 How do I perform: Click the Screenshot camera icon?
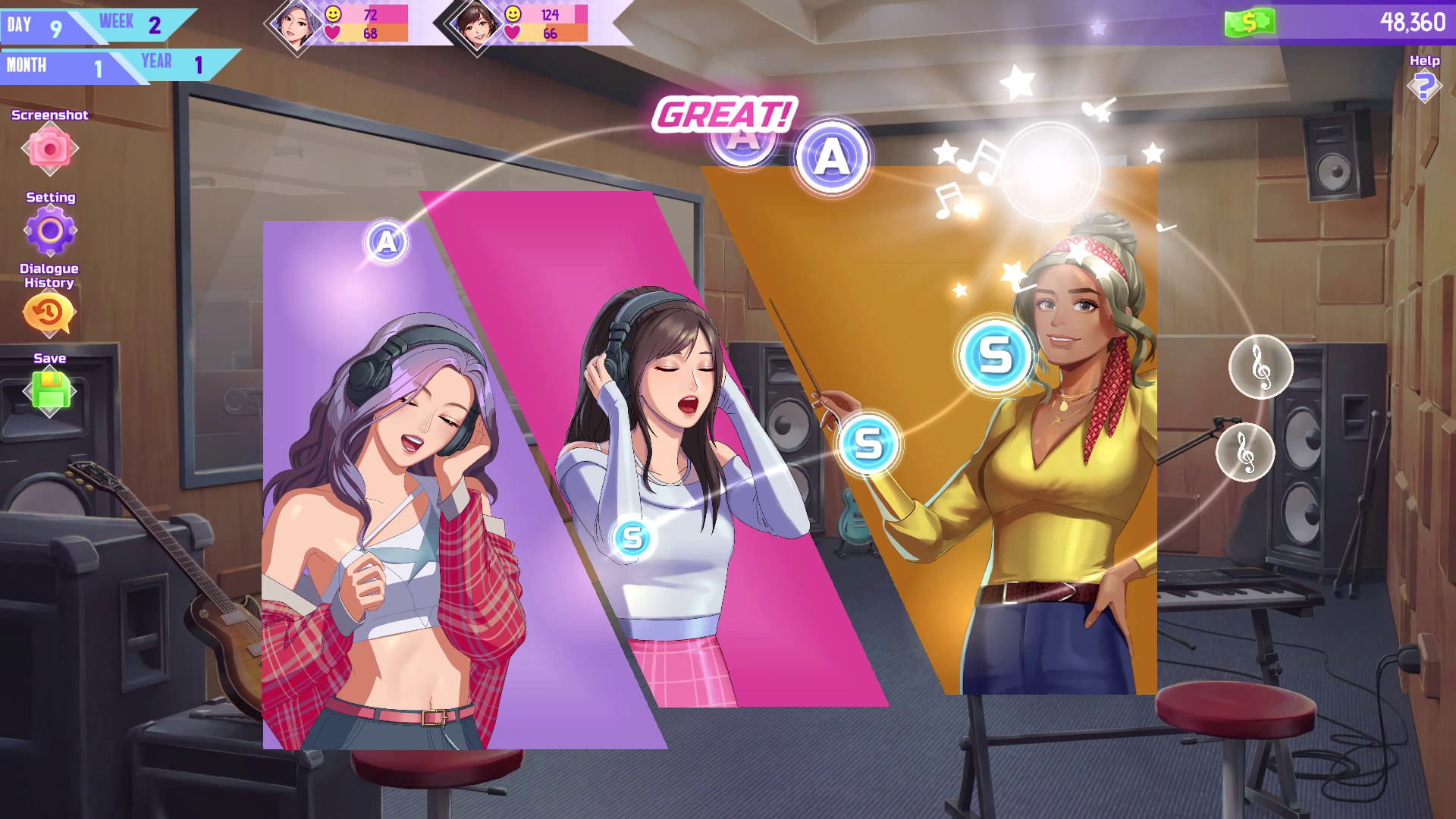(49, 149)
